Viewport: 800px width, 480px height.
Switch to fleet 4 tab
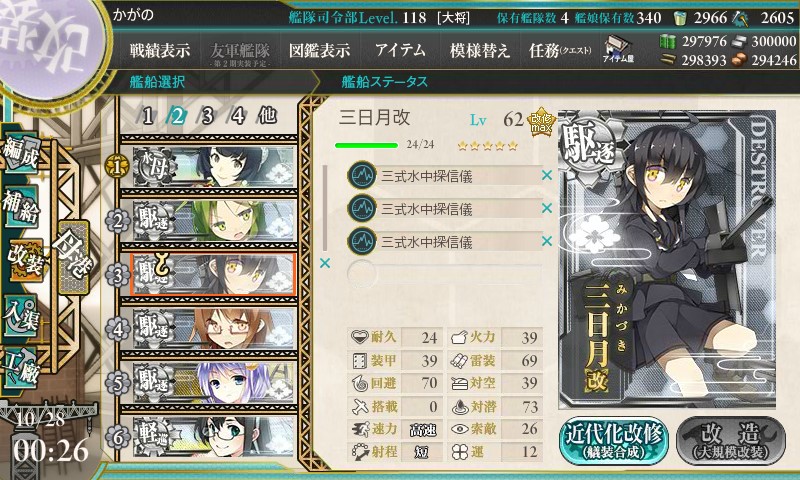point(238,115)
